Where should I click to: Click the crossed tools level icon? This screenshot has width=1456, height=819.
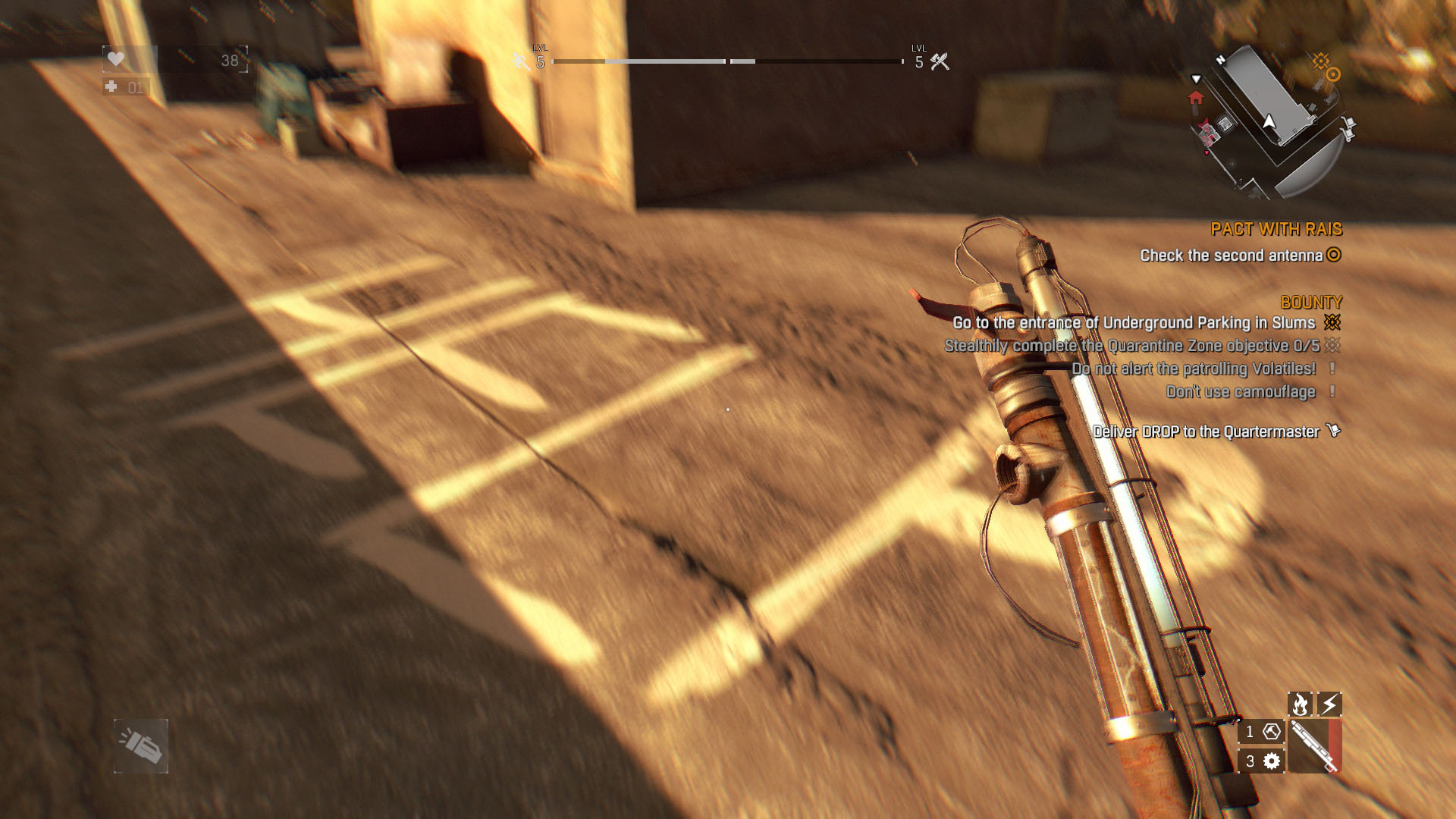click(x=940, y=61)
